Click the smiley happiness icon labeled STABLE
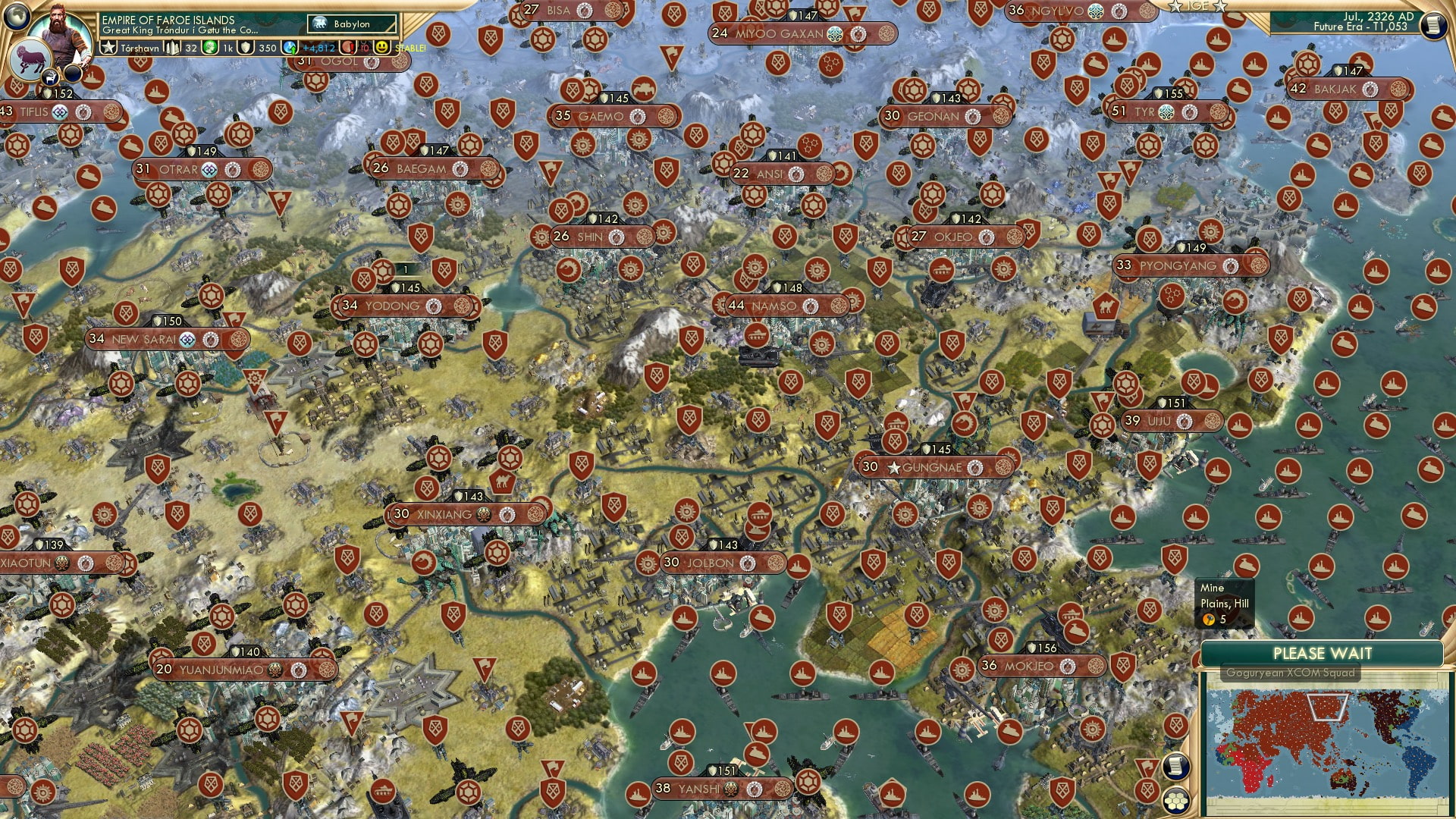Image resolution: width=1456 pixels, height=819 pixels. (x=383, y=47)
